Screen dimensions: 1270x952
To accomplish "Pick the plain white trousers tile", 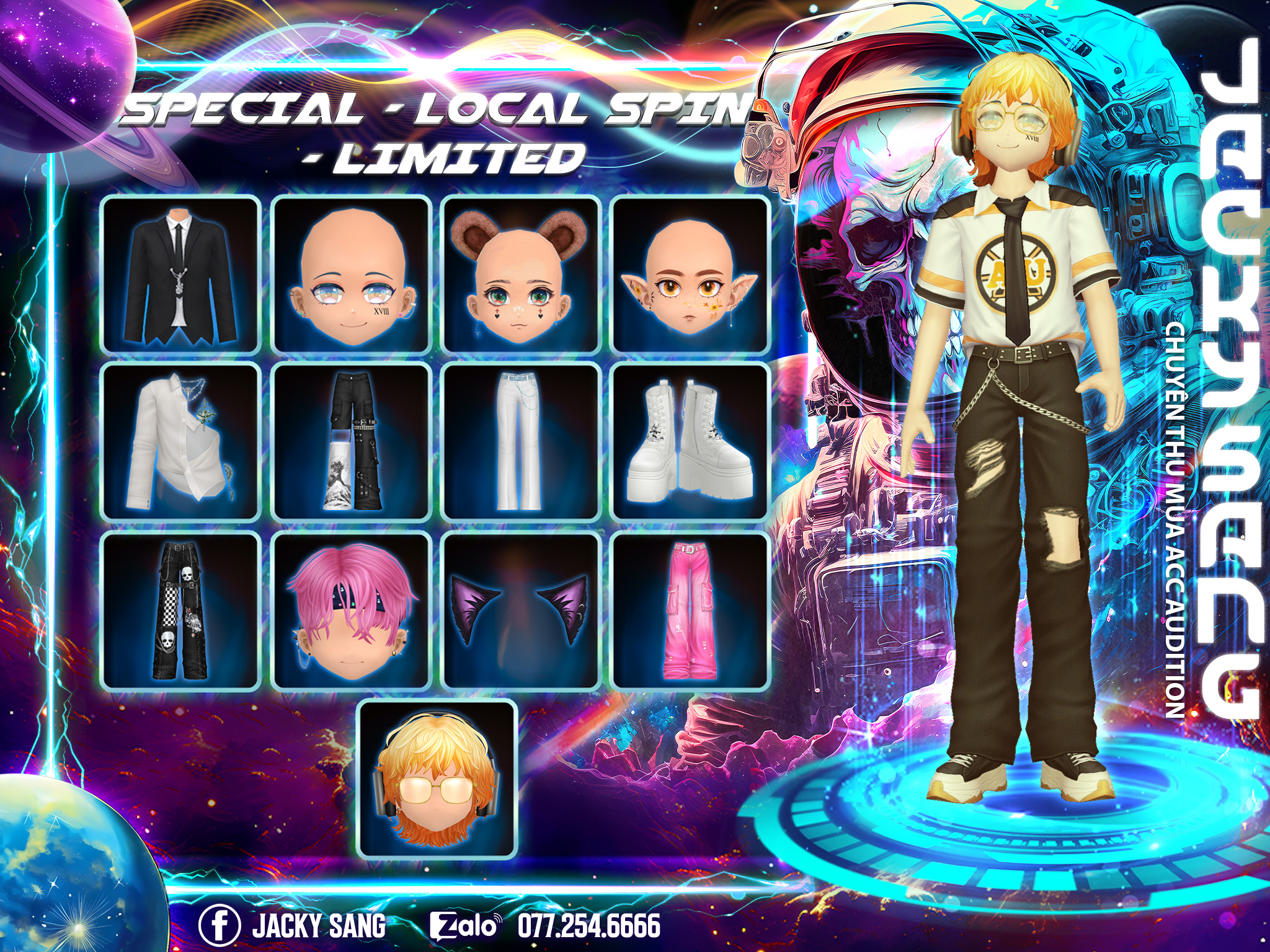I will [520, 442].
